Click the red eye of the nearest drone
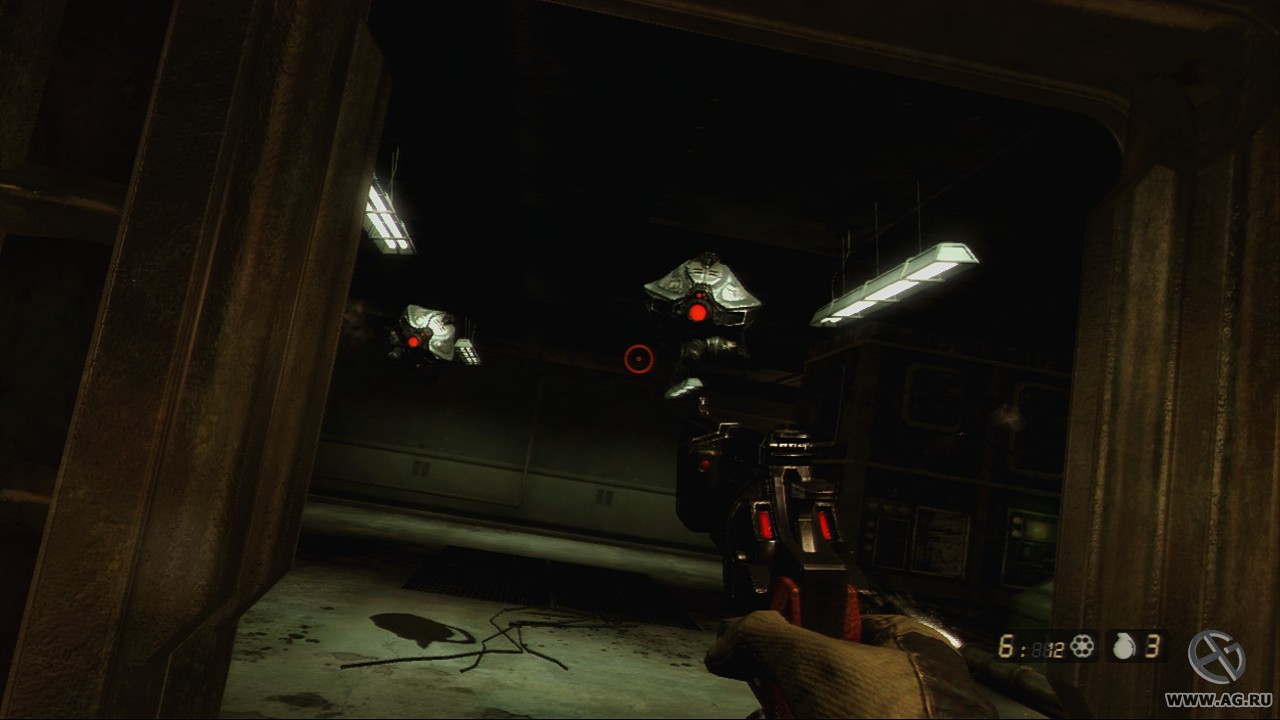 coord(697,311)
